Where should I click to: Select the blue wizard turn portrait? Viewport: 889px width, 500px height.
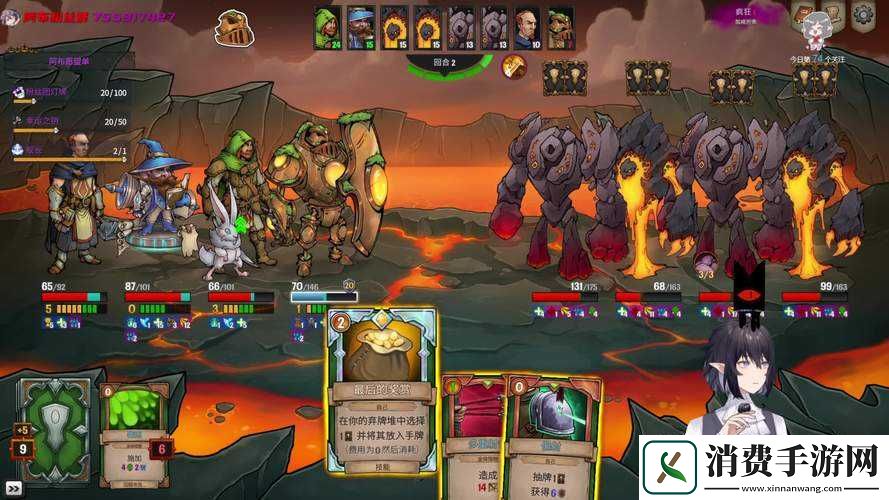(x=361, y=27)
